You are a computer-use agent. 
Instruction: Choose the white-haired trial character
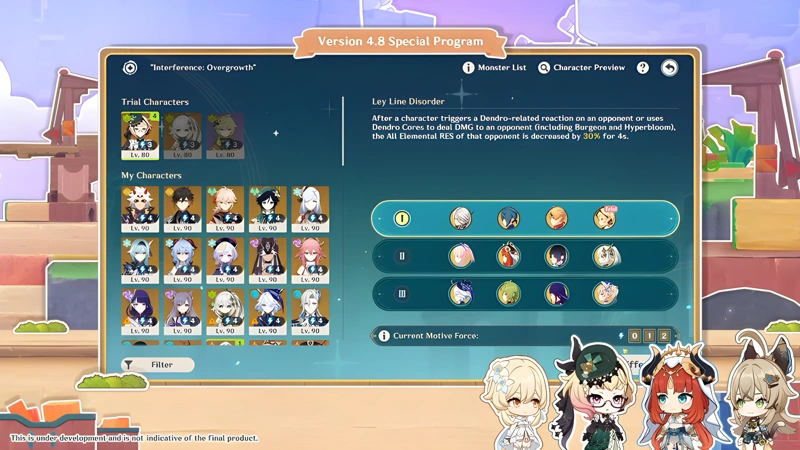(x=182, y=135)
